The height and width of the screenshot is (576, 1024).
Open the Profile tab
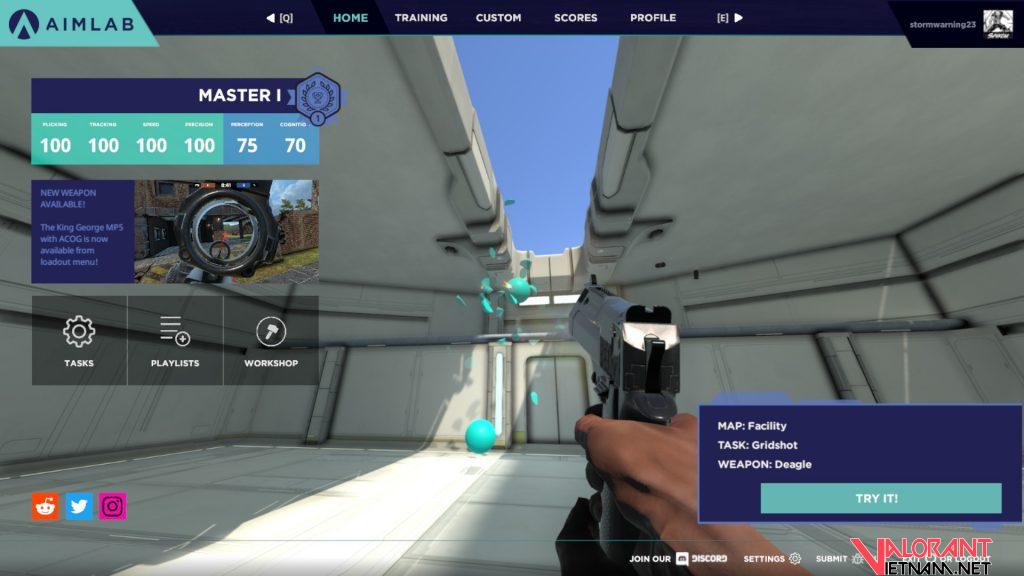click(x=653, y=18)
